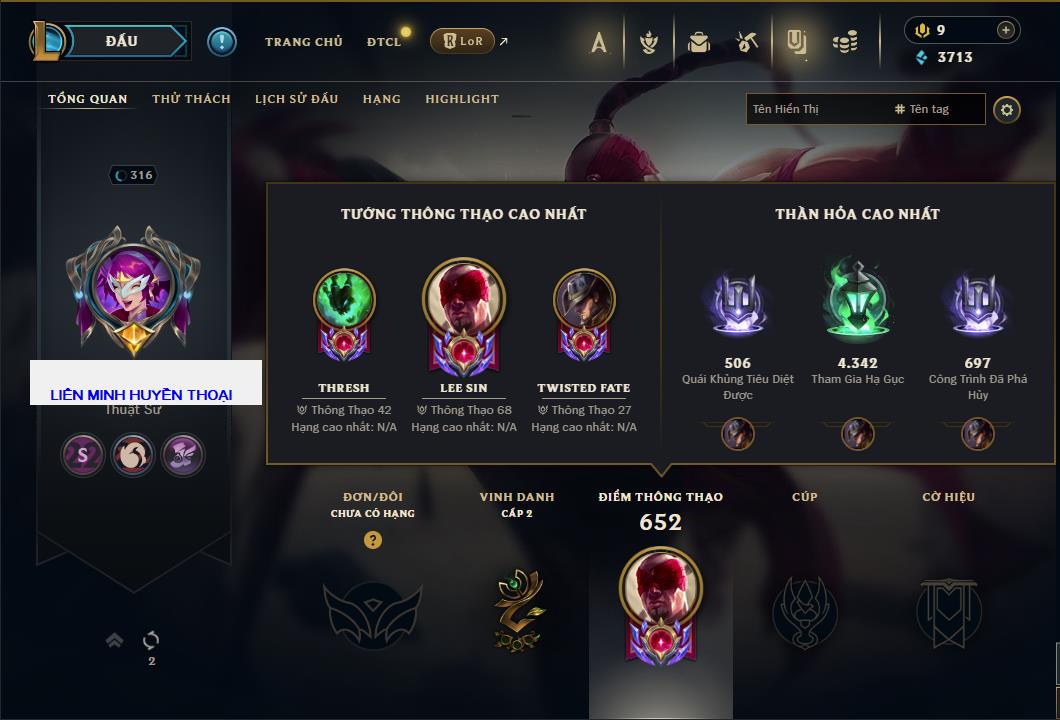Image resolution: width=1060 pixels, height=720 pixels.
Task: Click the ĐẤU play button
Action: [122, 41]
